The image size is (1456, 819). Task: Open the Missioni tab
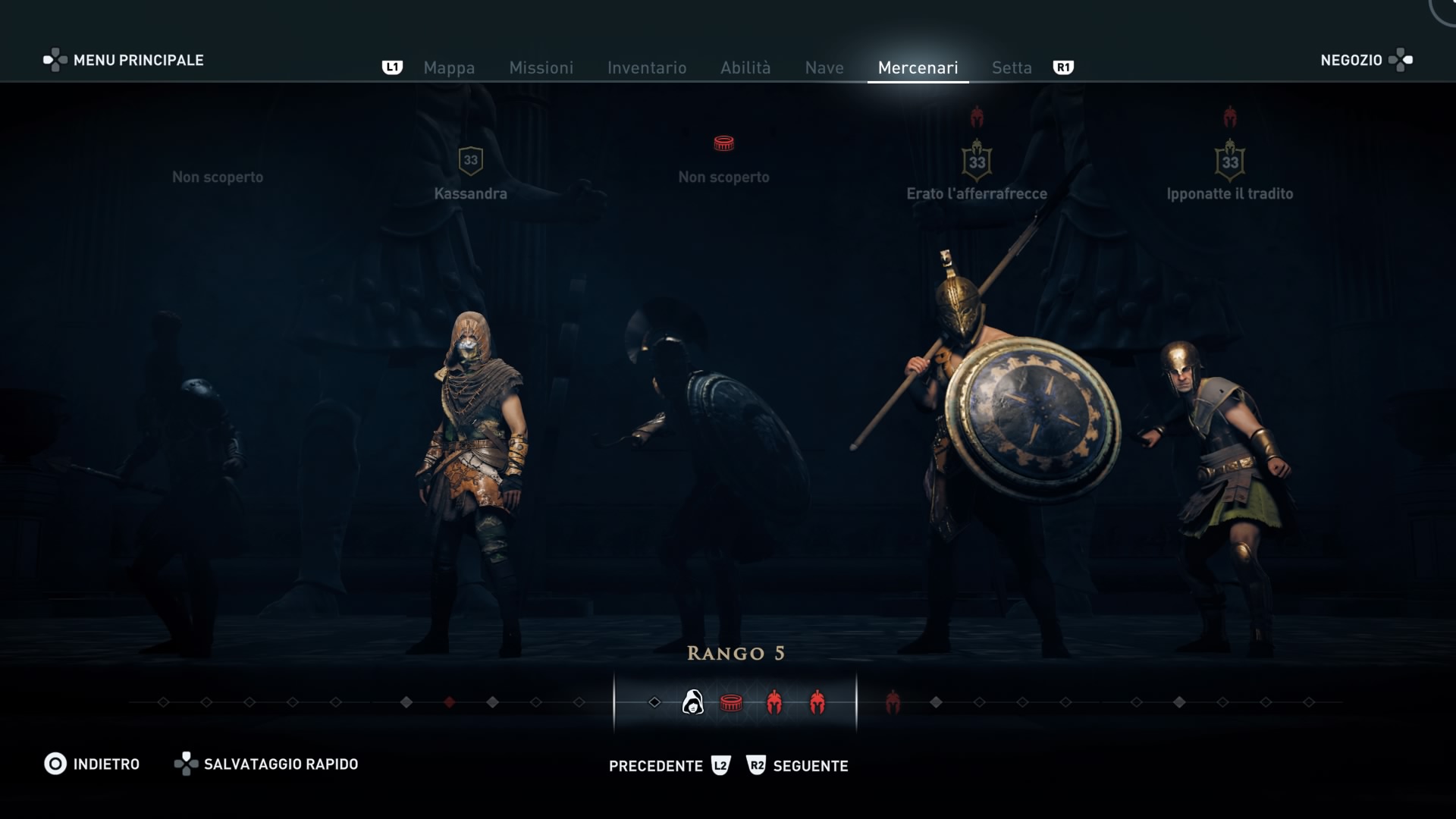[x=541, y=67]
